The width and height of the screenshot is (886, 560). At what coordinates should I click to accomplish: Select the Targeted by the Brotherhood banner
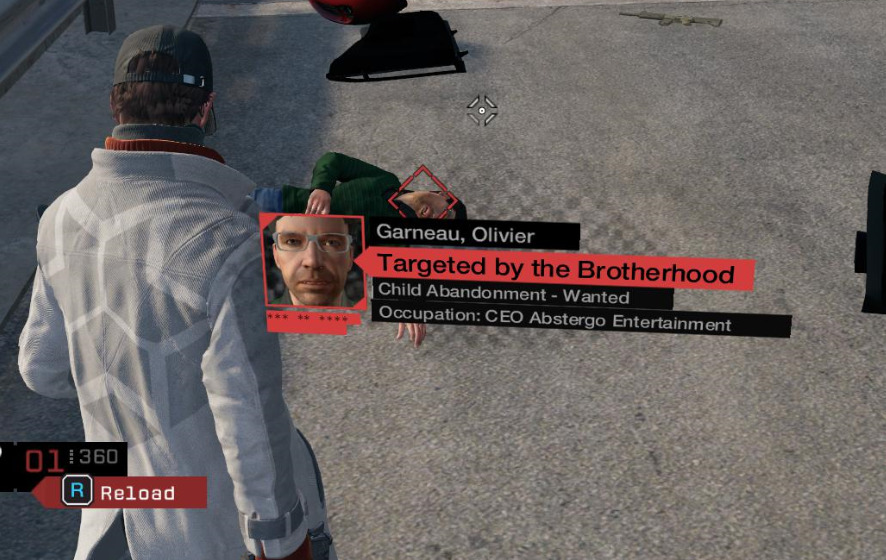556,269
